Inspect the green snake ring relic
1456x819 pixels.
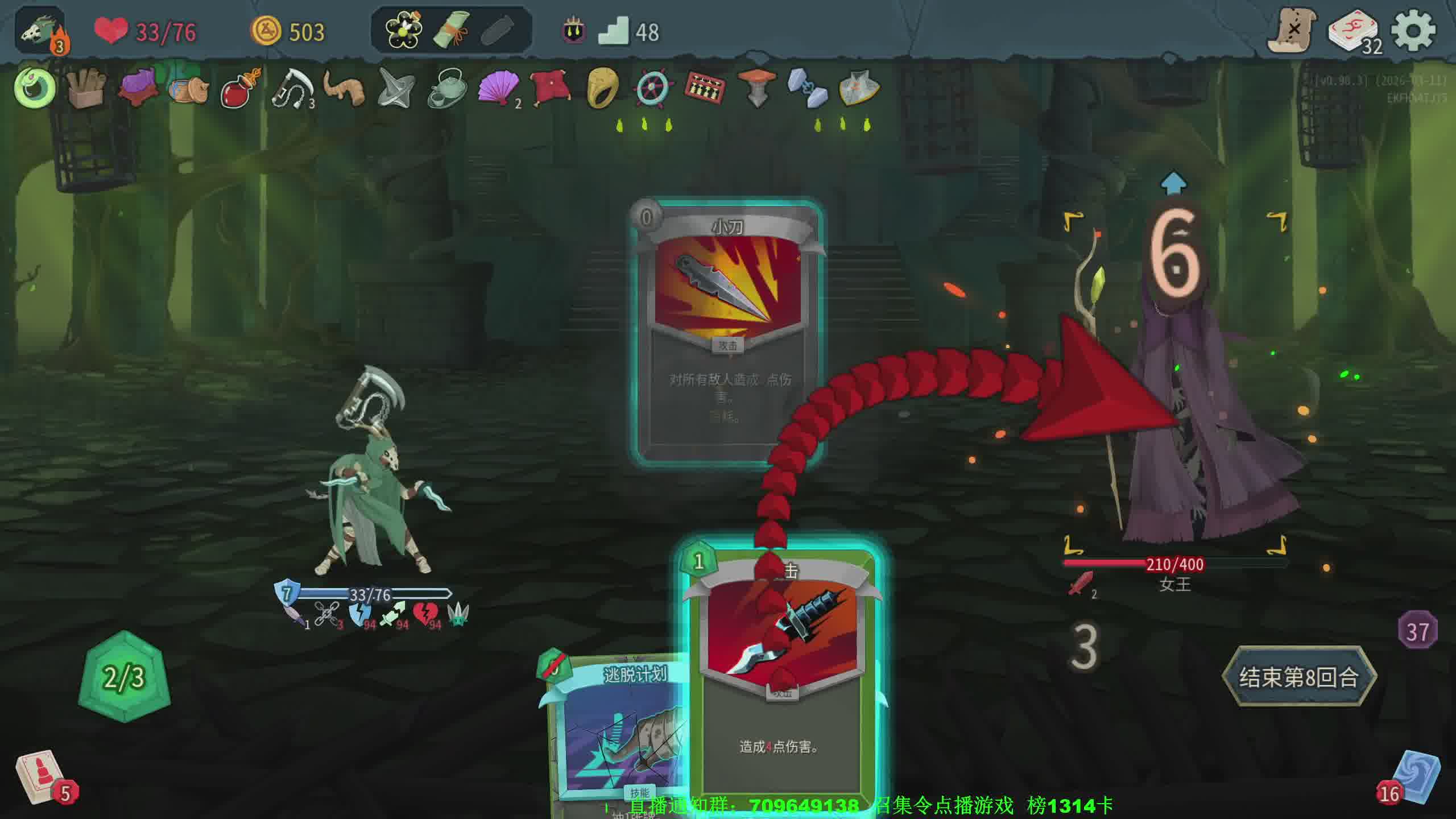tap(35, 88)
